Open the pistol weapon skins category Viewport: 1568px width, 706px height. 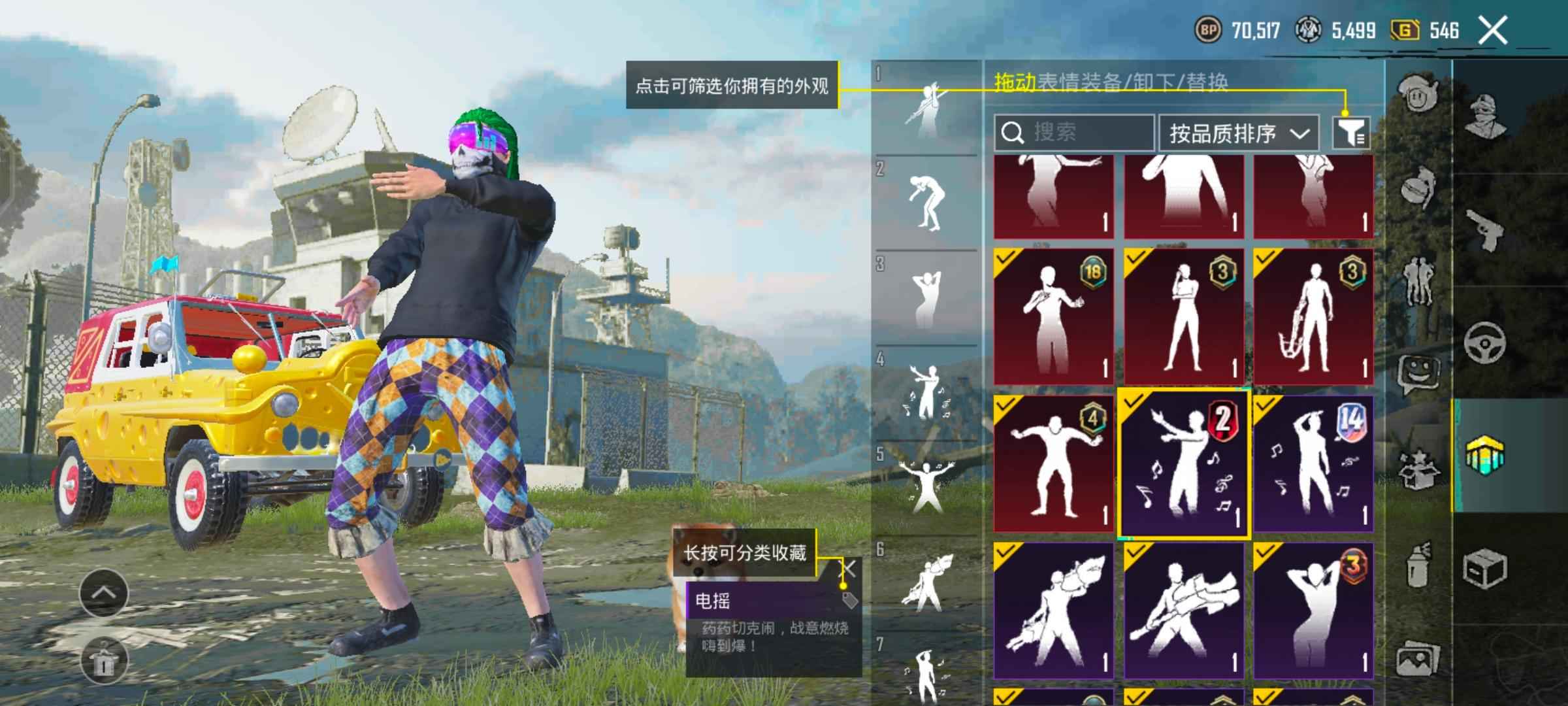pyautogui.click(x=1484, y=230)
